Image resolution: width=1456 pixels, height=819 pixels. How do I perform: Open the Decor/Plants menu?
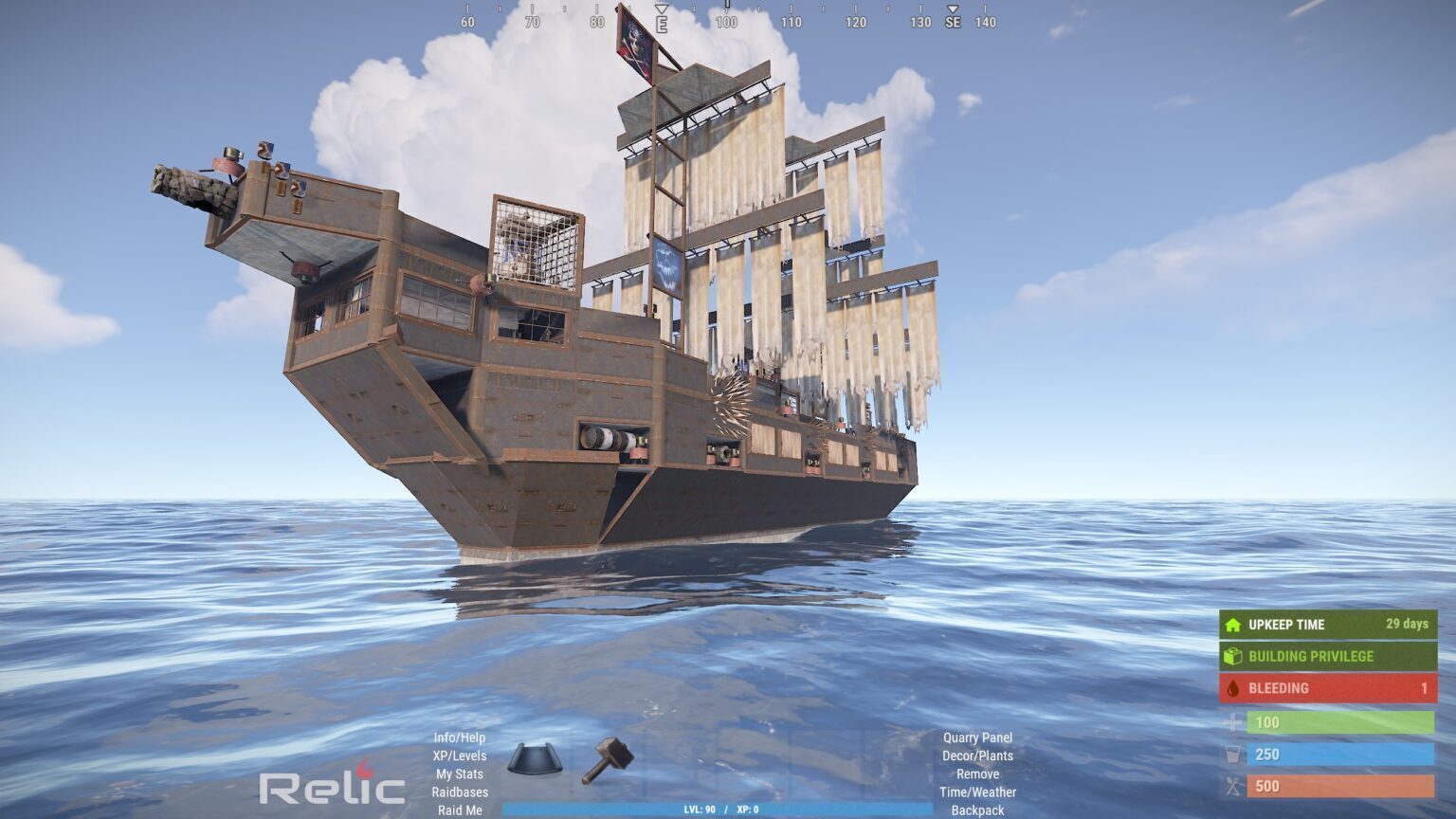(x=977, y=755)
